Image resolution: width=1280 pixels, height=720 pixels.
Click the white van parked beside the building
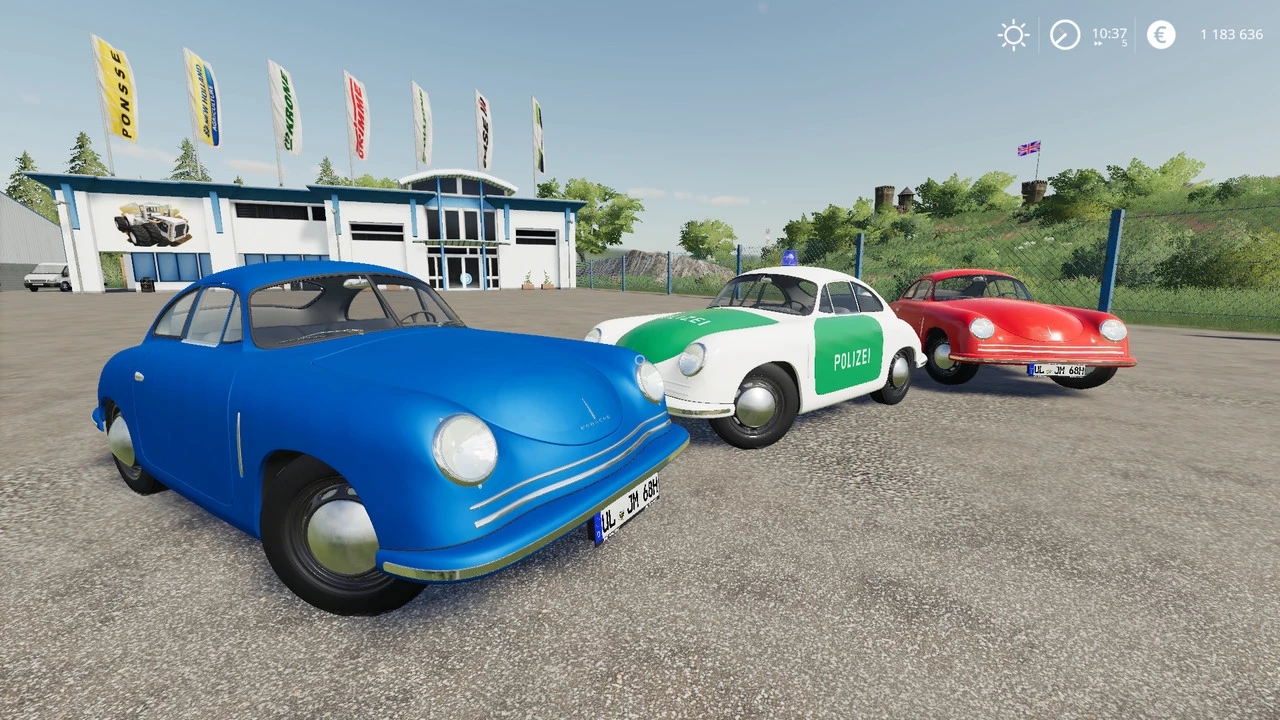[x=47, y=279]
